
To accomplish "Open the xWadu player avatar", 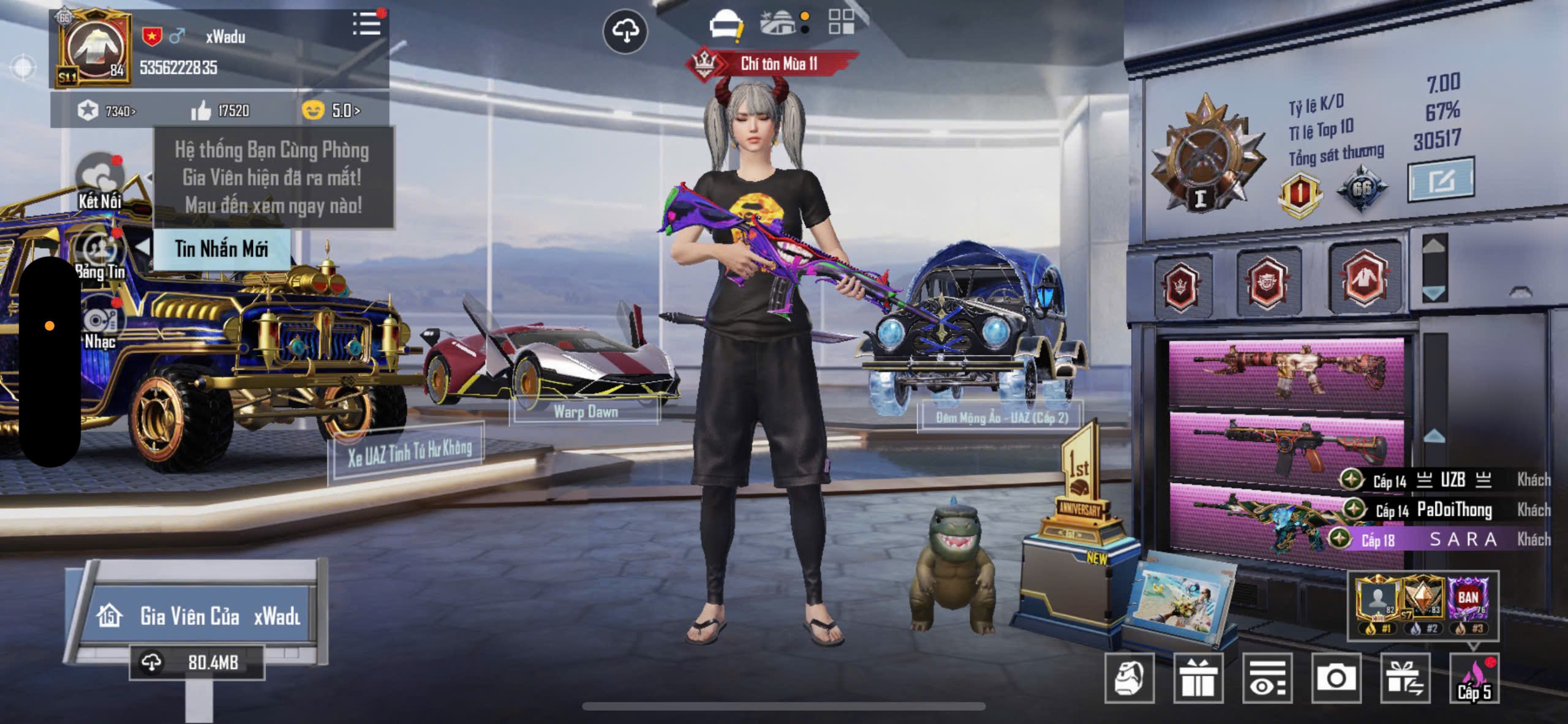I will tap(96, 49).
